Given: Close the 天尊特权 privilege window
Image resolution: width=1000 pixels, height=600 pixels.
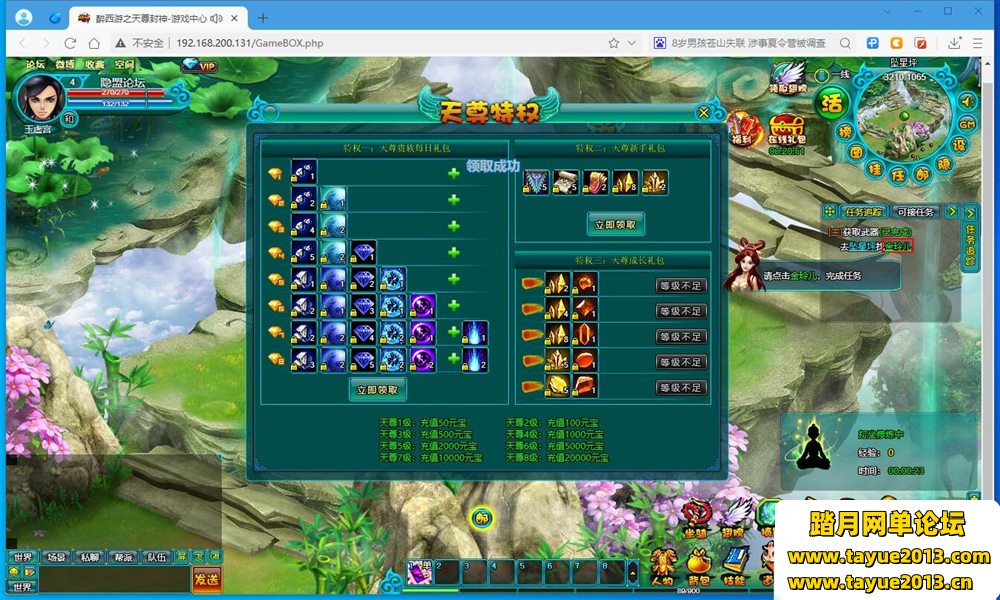Looking at the screenshot, I should pyautogui.click(x=704, y=112).
